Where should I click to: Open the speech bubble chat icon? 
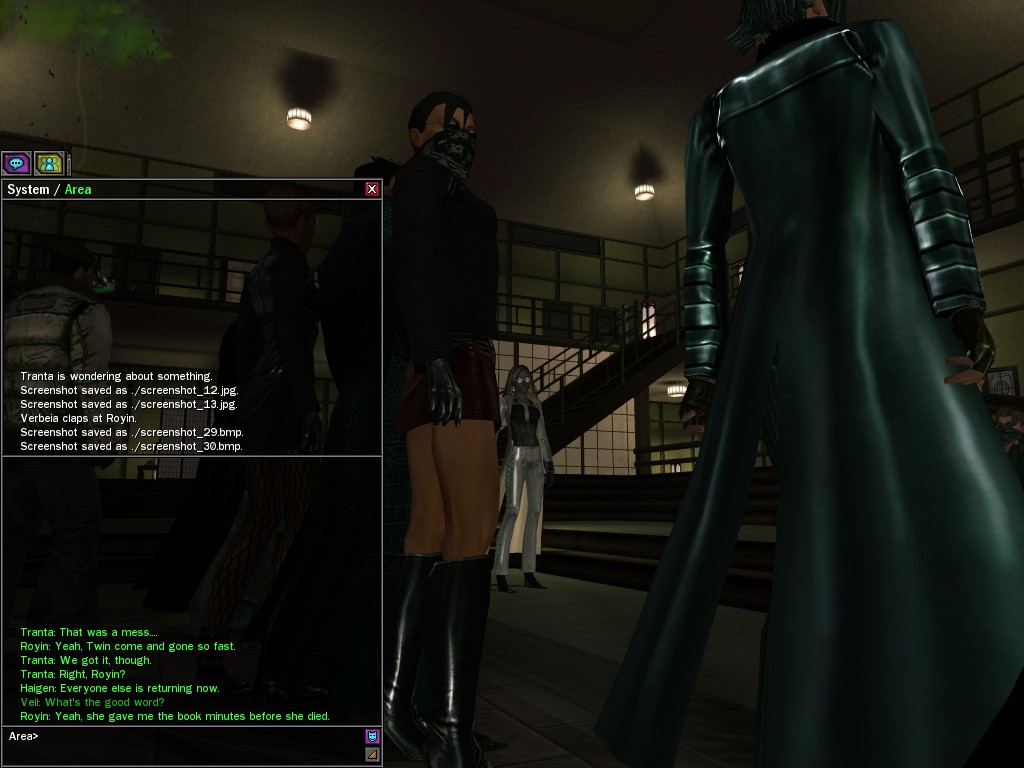point(16,163)
